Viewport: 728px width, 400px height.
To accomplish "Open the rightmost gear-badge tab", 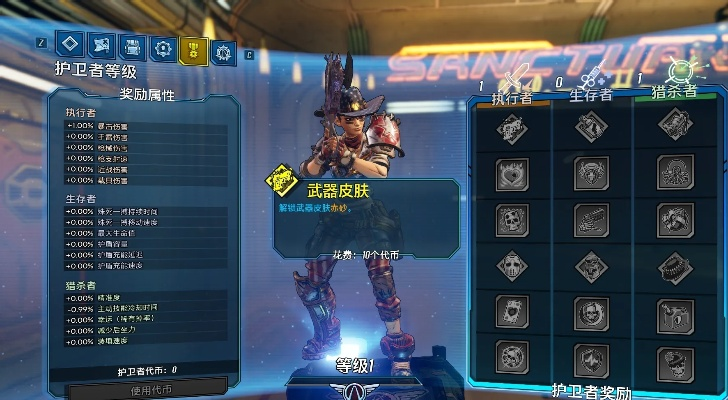I will click(x=225, y=49).
